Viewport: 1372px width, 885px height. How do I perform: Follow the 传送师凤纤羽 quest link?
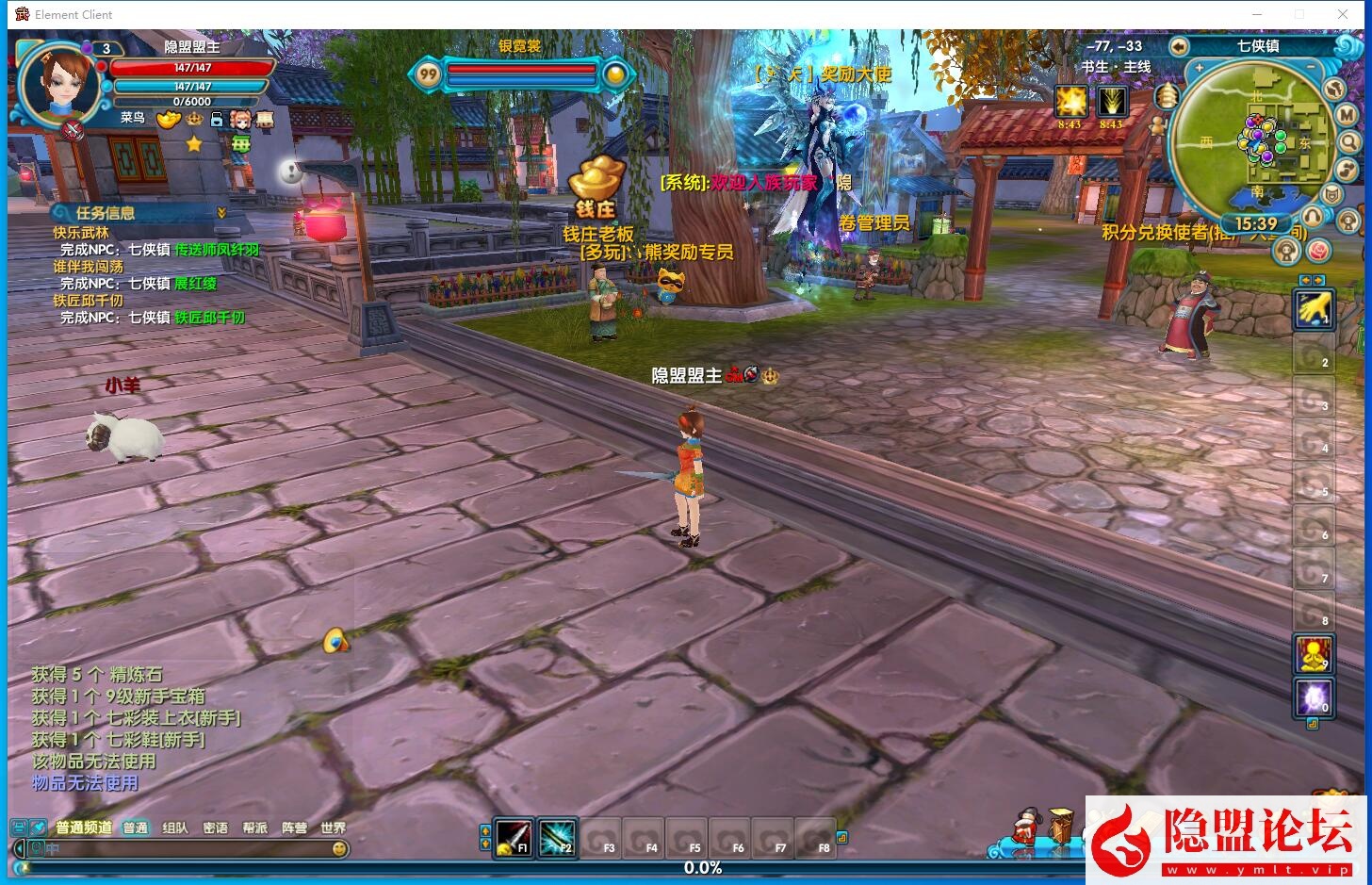(217, 250)
